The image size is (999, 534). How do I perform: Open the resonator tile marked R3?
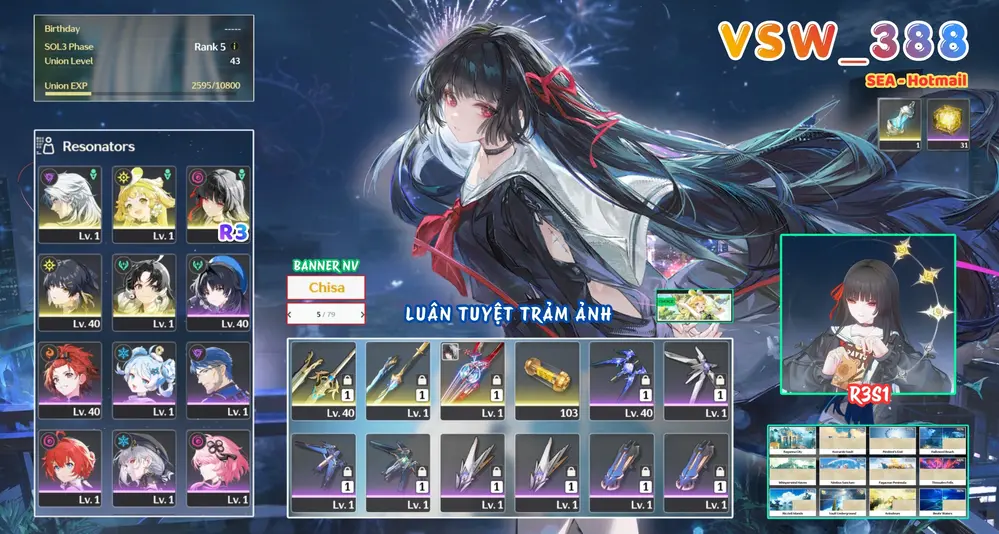217,203
